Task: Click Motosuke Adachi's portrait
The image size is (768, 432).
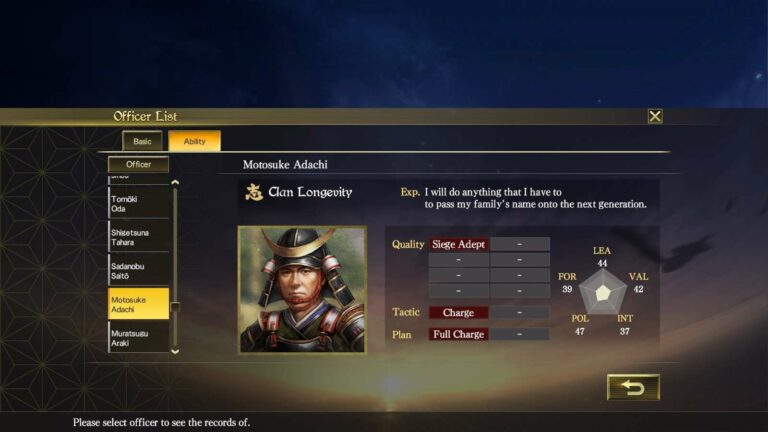Action: point(301,289)
